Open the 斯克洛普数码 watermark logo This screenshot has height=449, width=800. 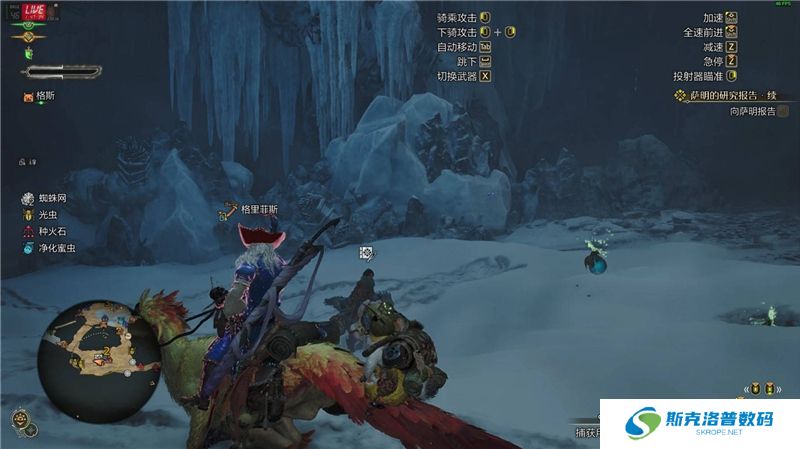coord(699,425)
